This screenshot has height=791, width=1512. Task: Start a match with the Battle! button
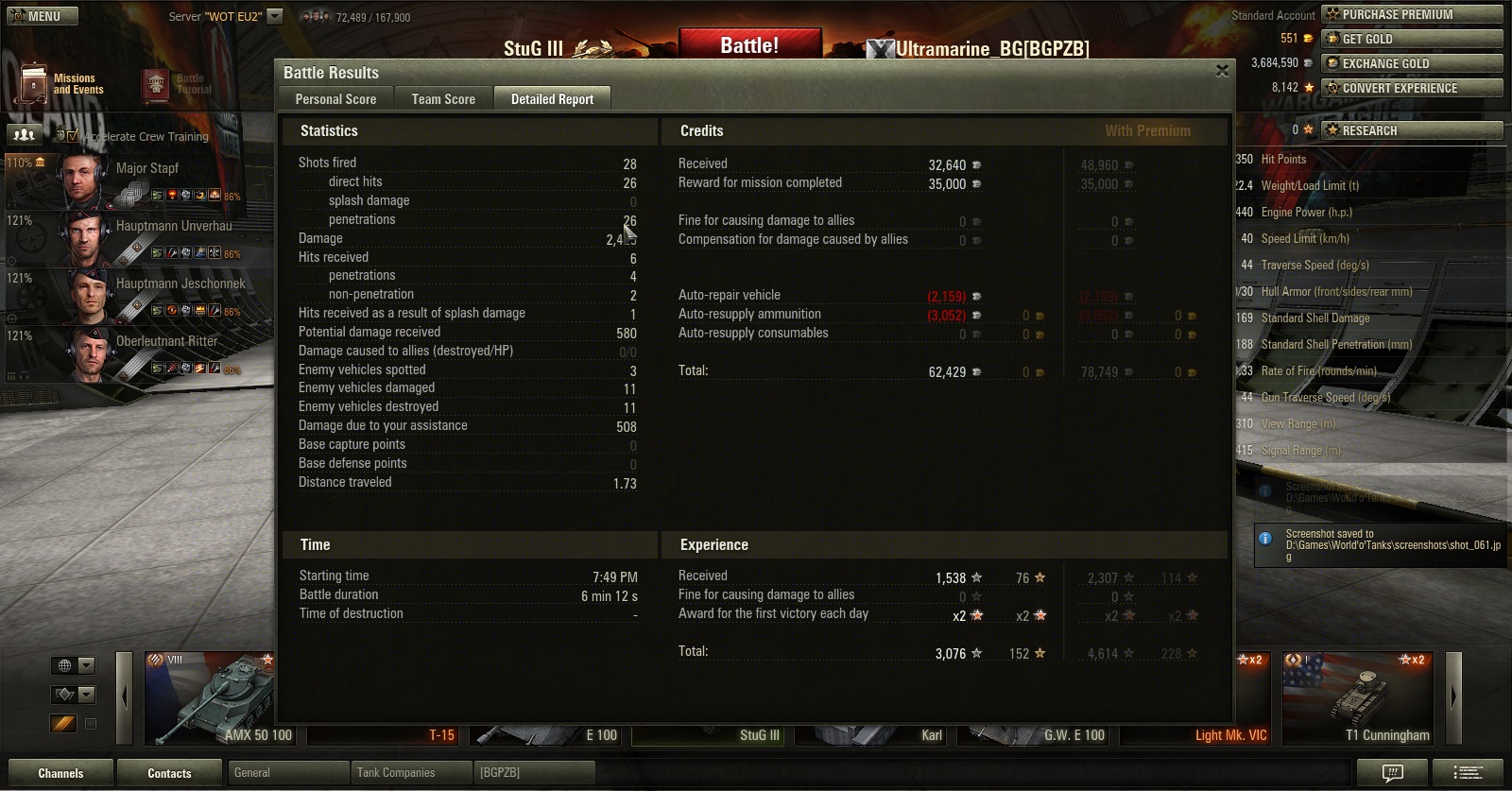point(749,45)
